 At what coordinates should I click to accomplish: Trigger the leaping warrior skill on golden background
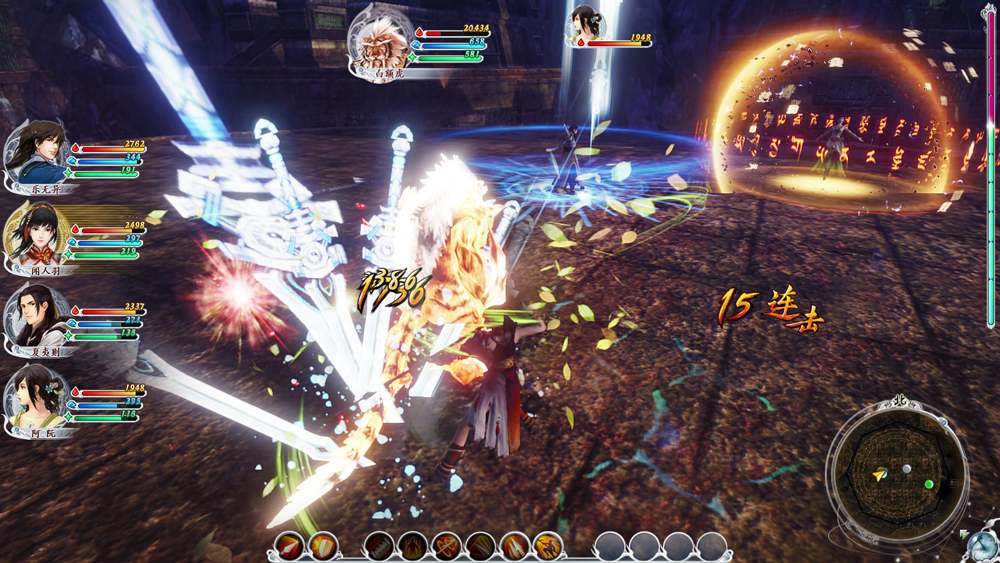pyautogui.click(x=547, y=546)
